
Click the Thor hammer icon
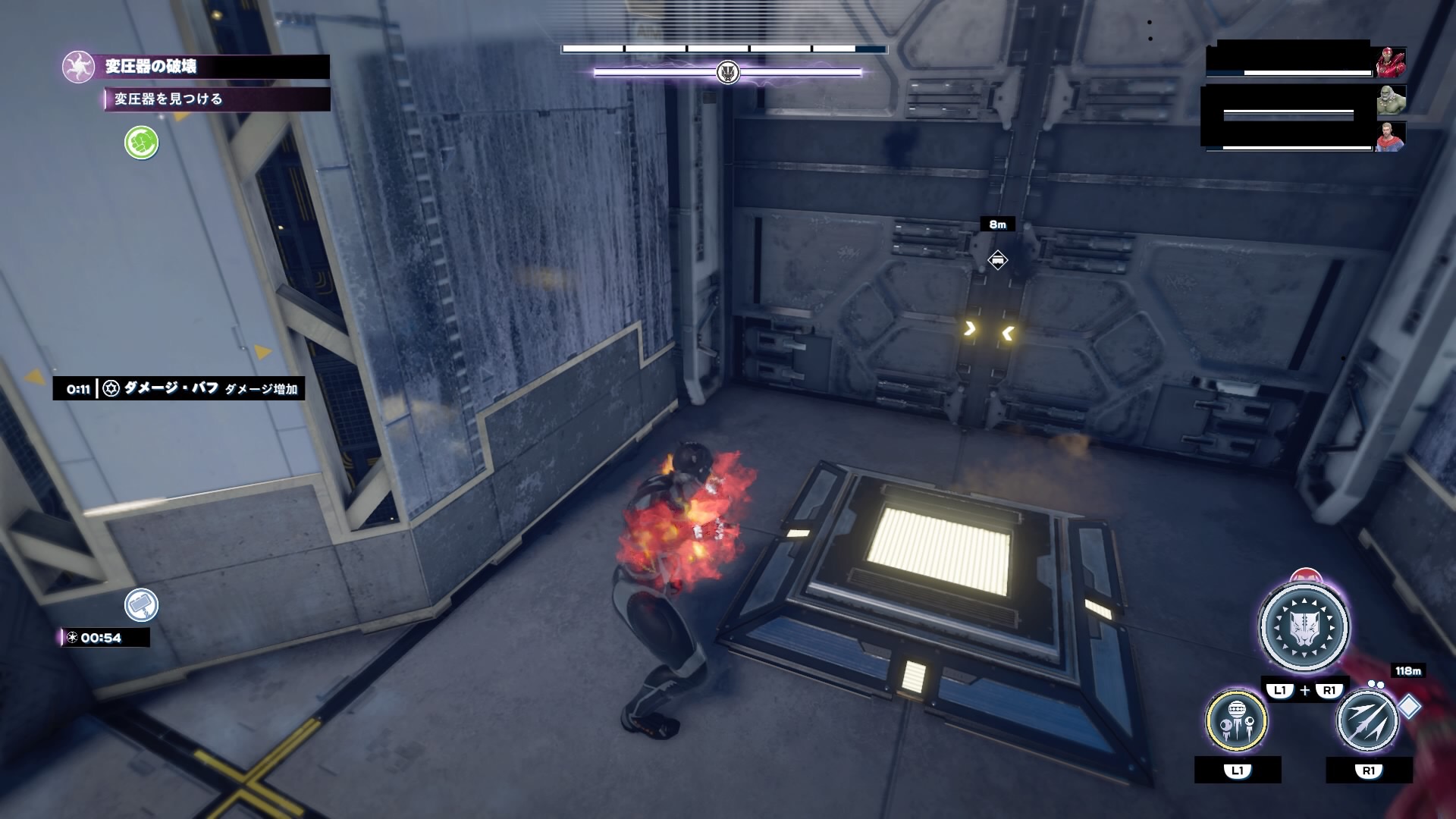[141, 605]
